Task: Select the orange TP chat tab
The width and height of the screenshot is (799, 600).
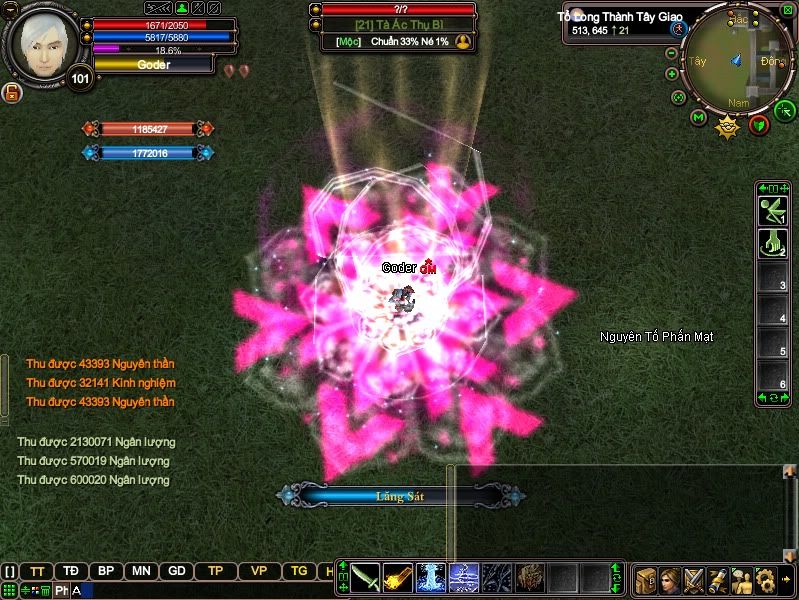Action: pyautogui.click(x=215, y=571)
